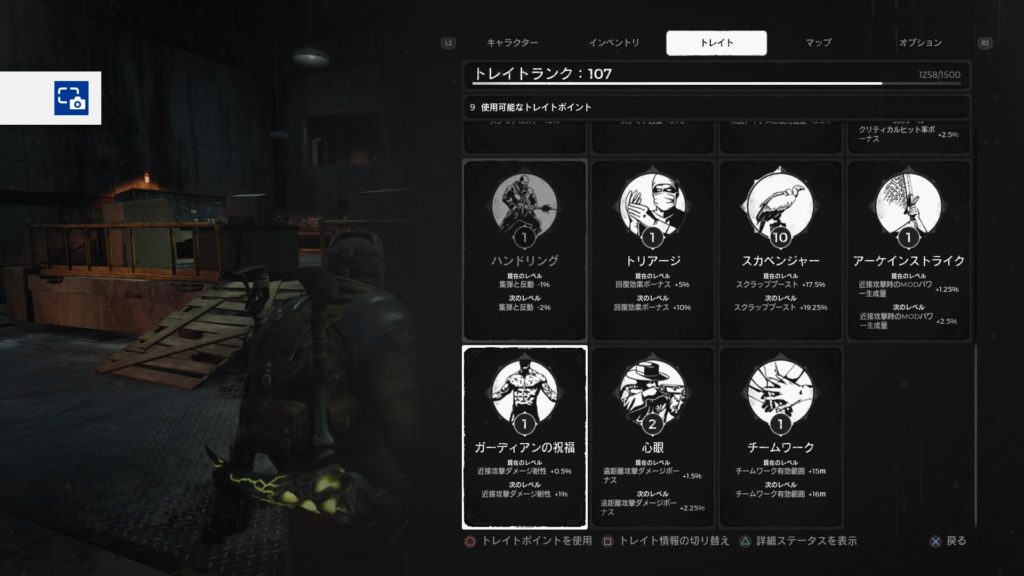The width and height of the screenshot is (1024, 576).
Task: Select the トレイト tab
Action: click(x=716, y=43)
